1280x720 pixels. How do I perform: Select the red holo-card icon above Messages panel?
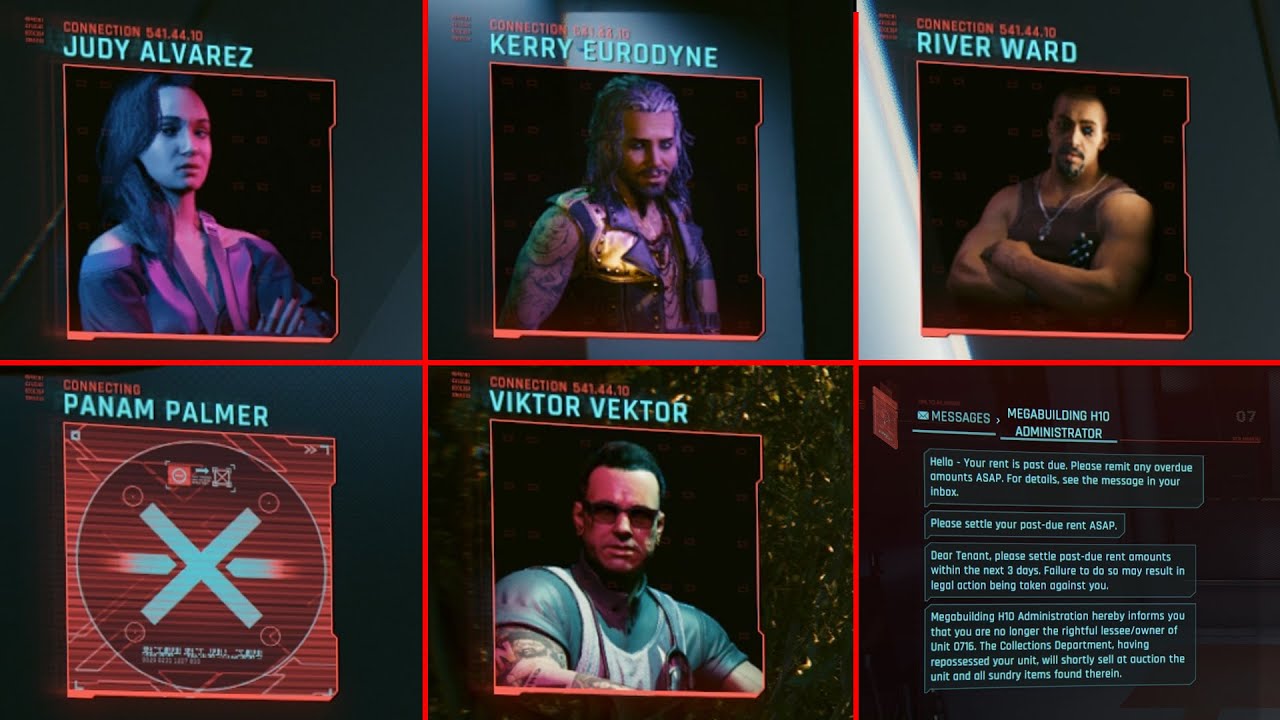click(885, 418)
